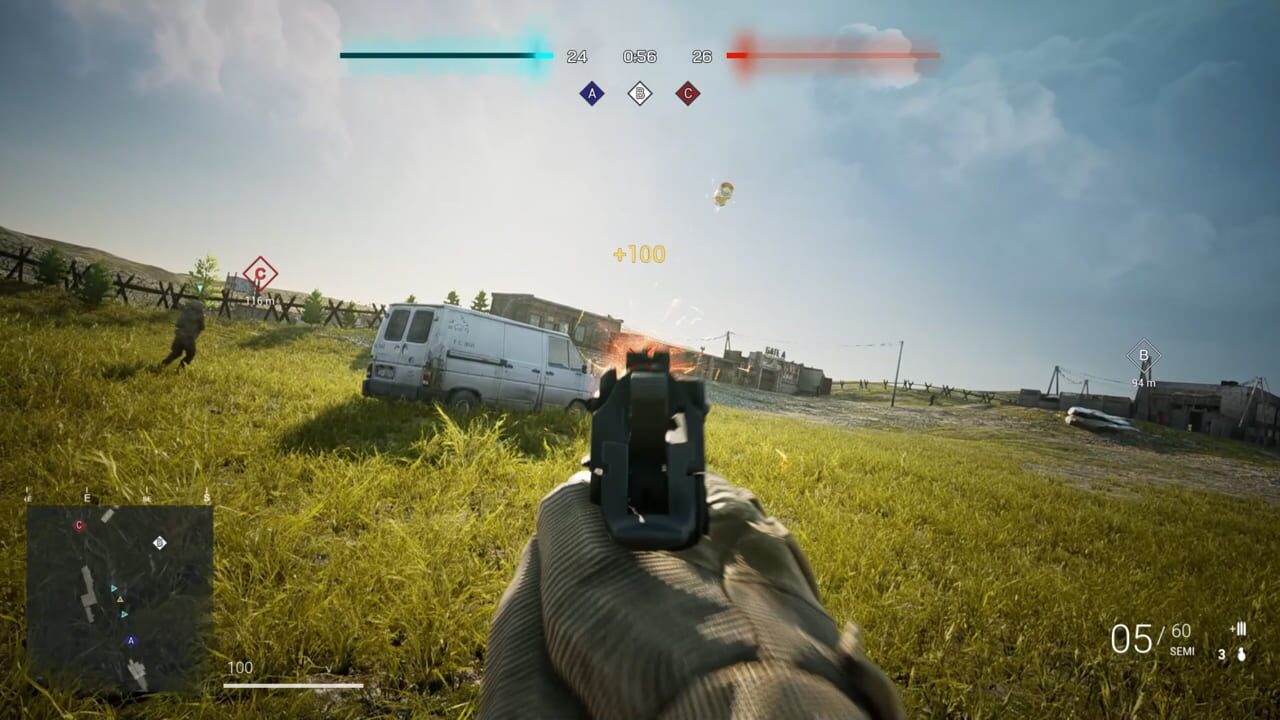Image resolution: width=1280 pixels, height=720 pixels.
Task: Click the red C marker on the minimap
Action: (x=79, y=524)
